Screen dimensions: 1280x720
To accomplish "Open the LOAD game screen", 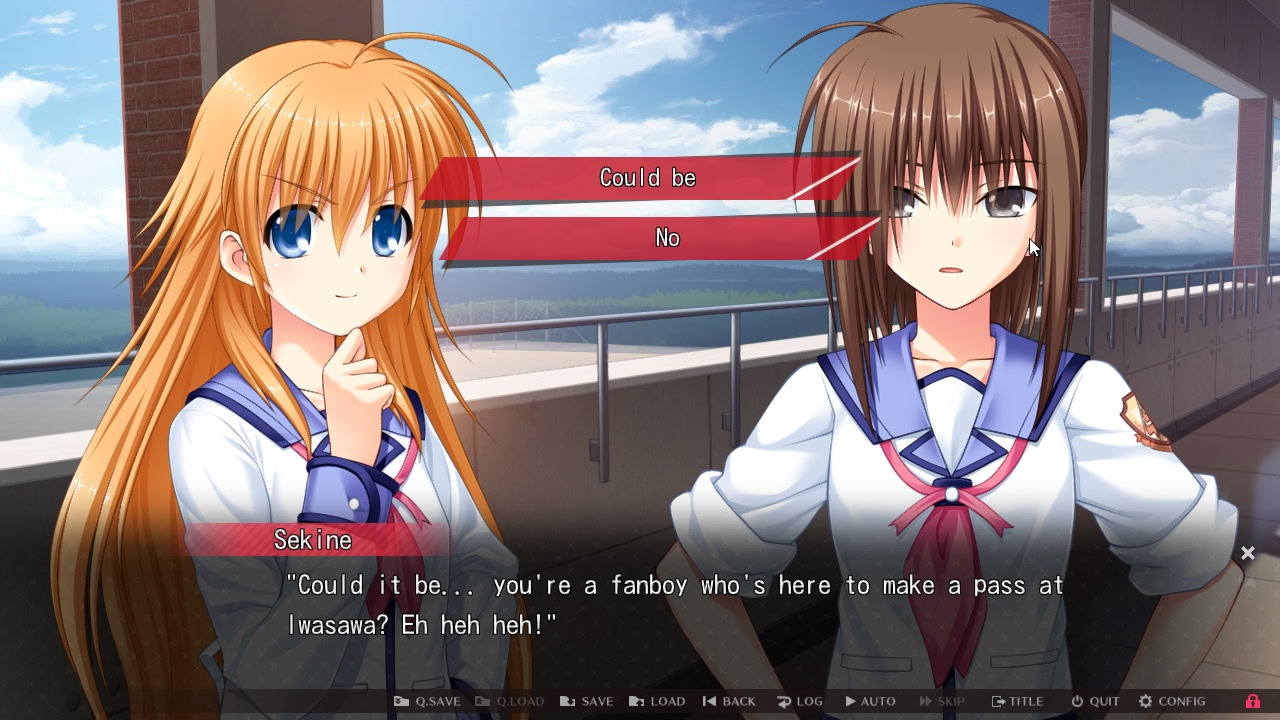I will tap(657, 701).
